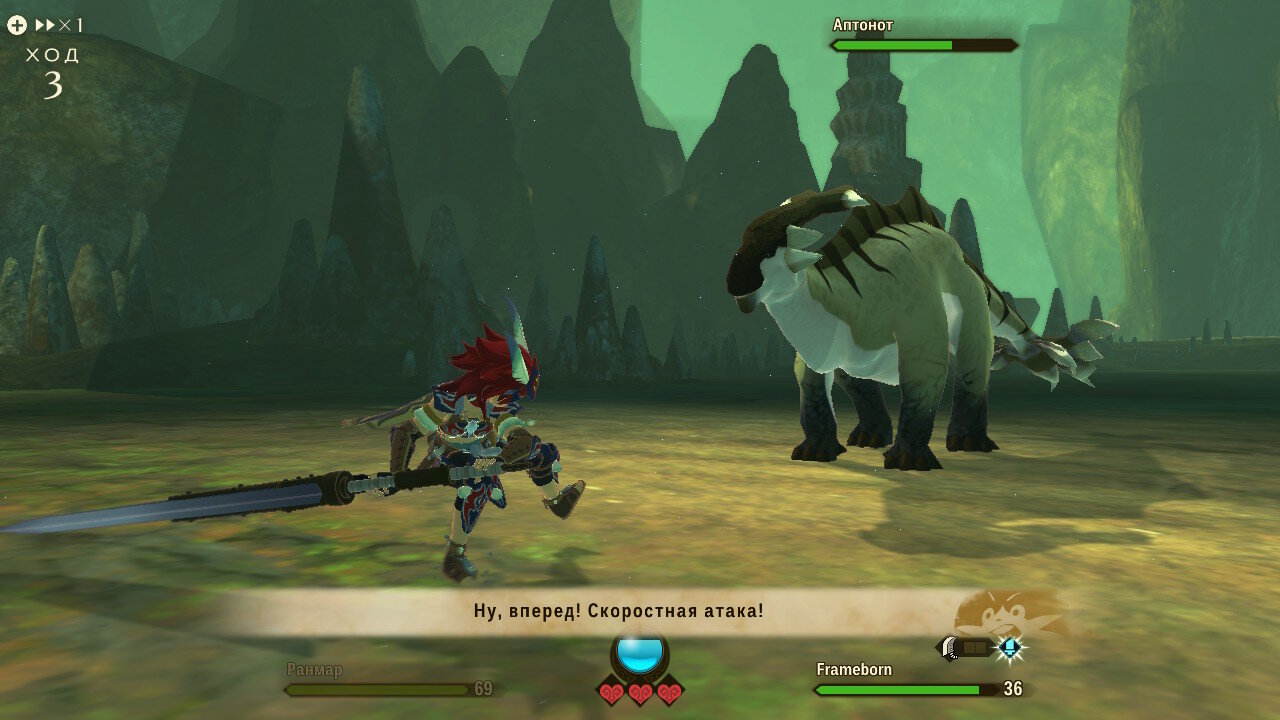Click Frameborn's great sword weapon icon
This screenshot has height=720, width=1280.
click(x=965, y=648)
